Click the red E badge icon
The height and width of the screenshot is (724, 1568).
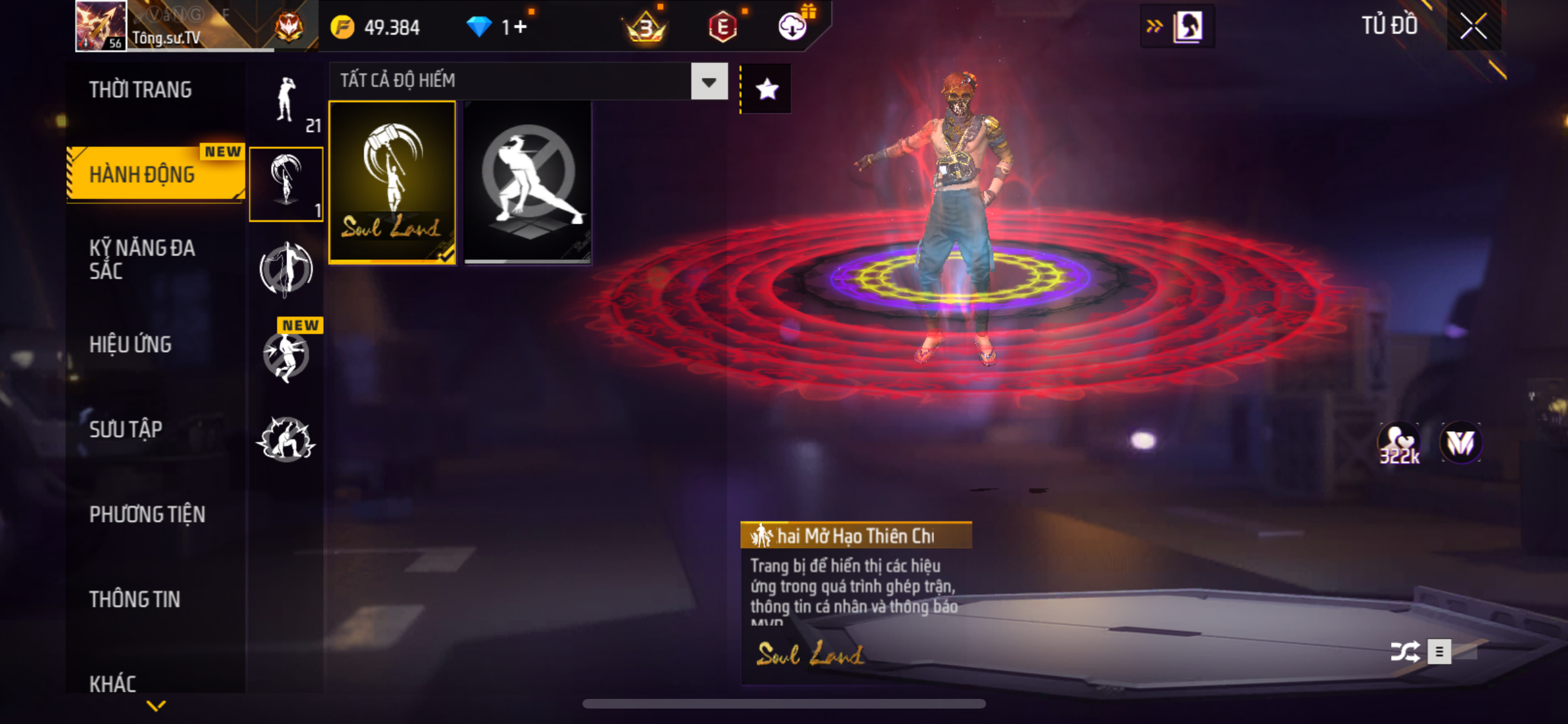[x=723, y=27]
